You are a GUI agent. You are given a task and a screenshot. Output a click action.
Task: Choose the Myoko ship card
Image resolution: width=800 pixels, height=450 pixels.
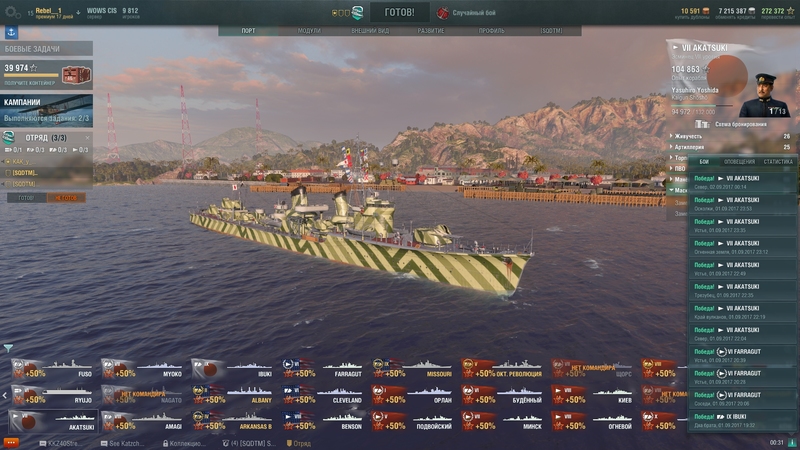(142, 368)
